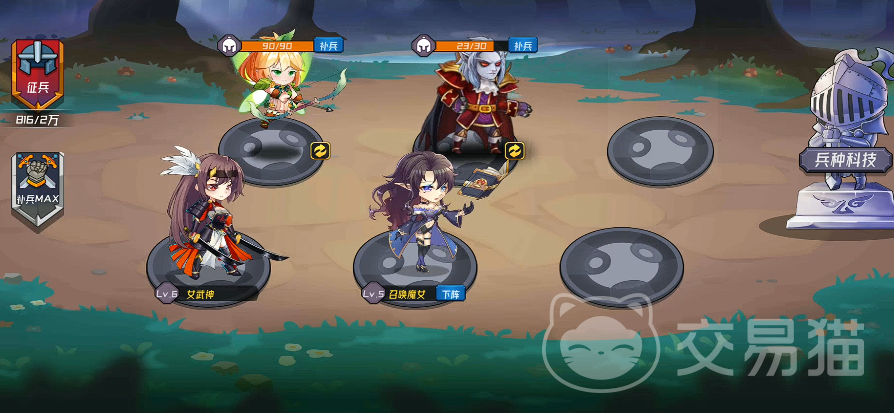Replenish troops for the elf archer
The width and height of the screenshot is (894, 413).
point(328,45)
